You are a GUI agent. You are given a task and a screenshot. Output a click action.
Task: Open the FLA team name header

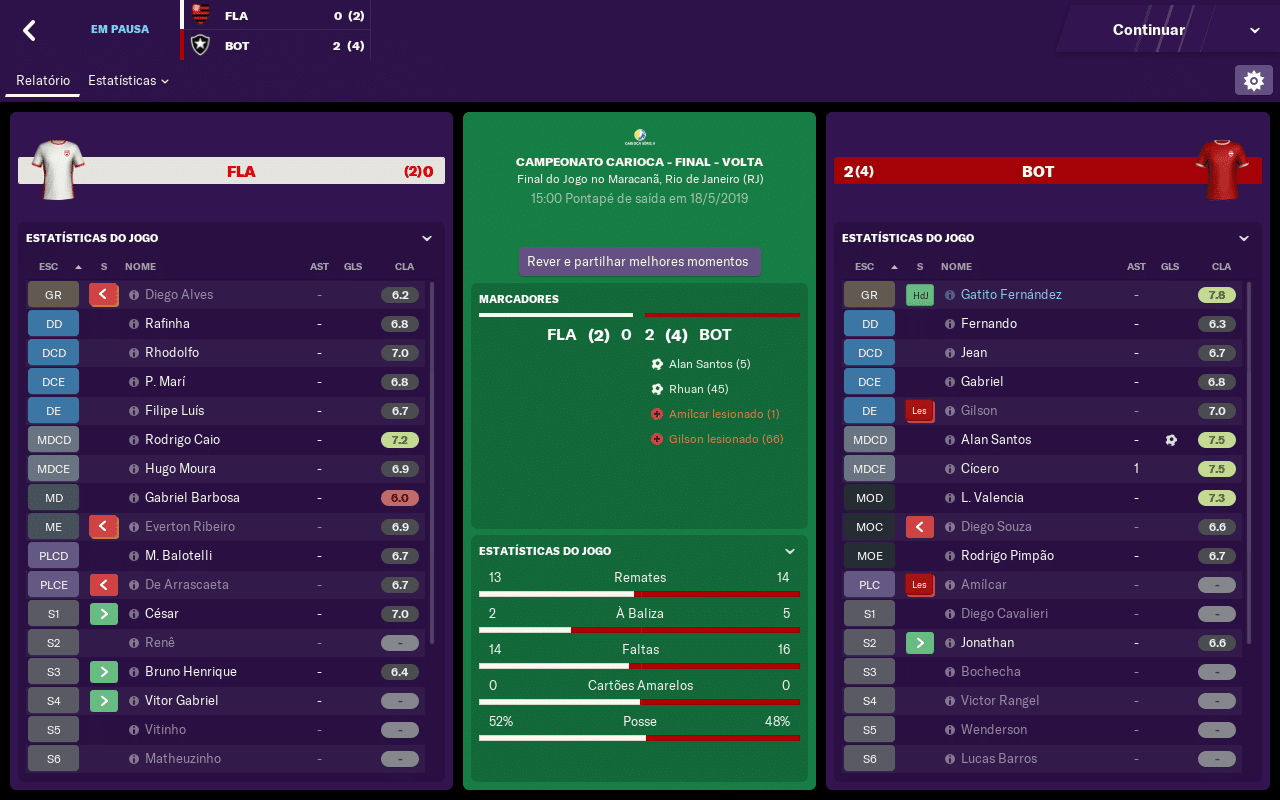241,172
